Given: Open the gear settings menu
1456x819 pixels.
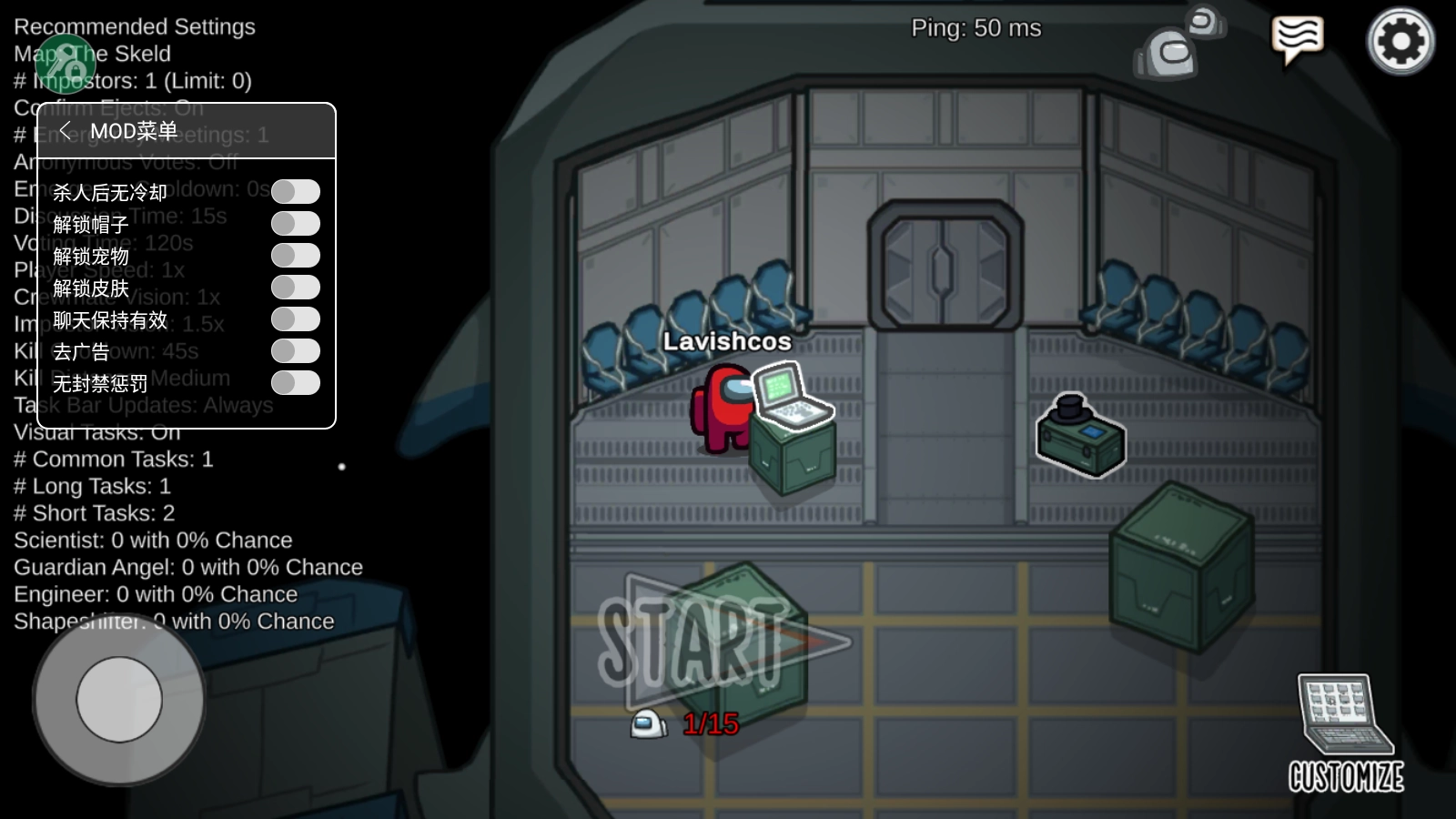Looking at the screenshot, I should pos(1400,41).
